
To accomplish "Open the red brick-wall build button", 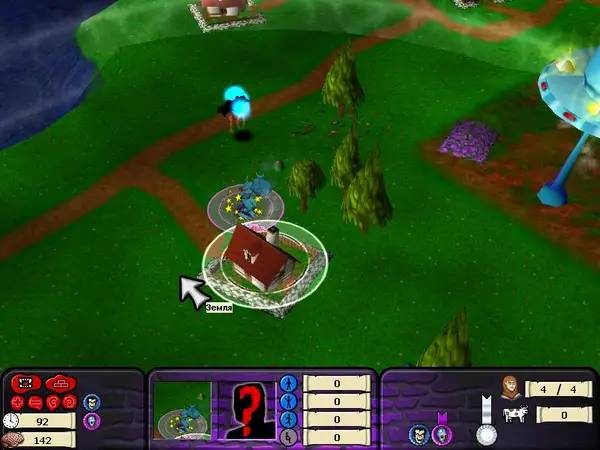I will coord(60,384).
